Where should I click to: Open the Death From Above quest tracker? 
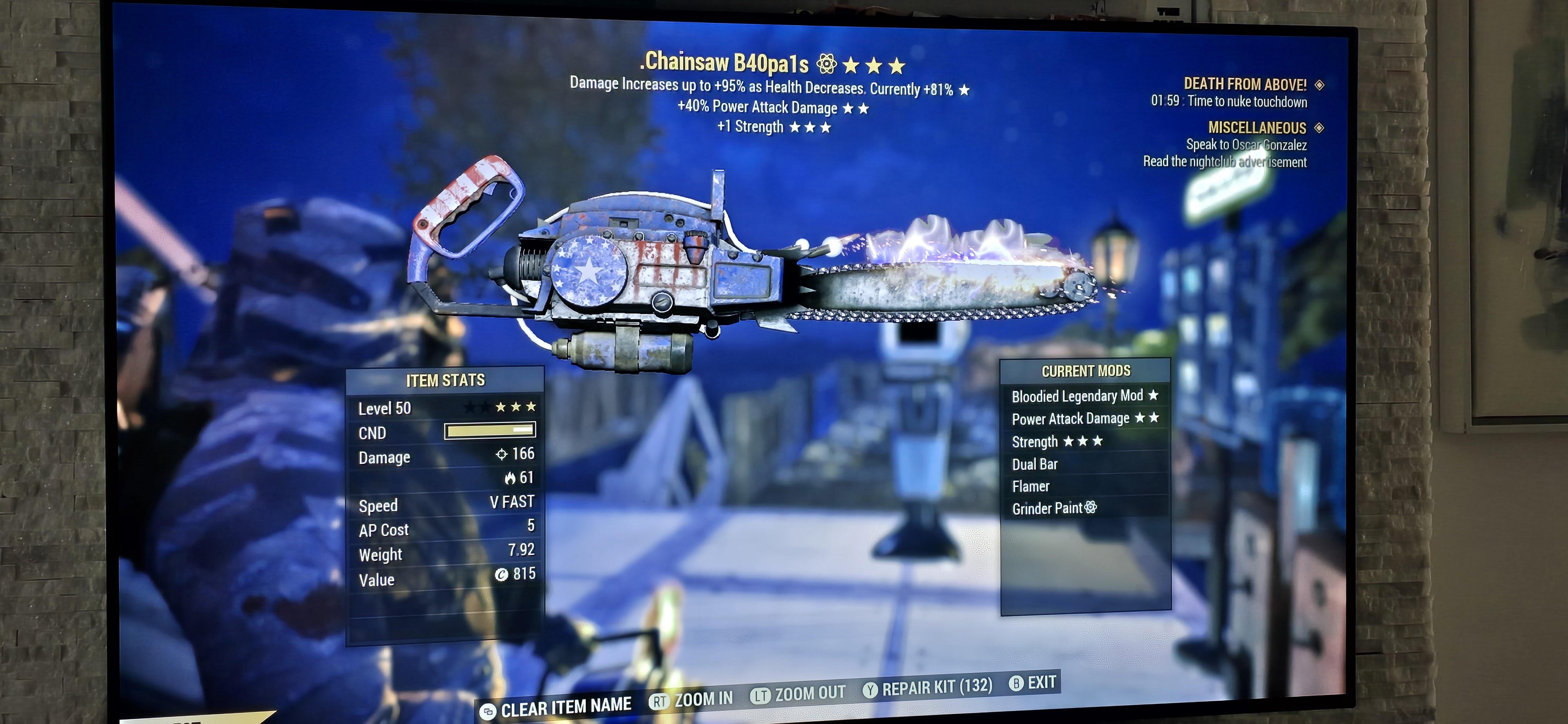click(1245, 84)
